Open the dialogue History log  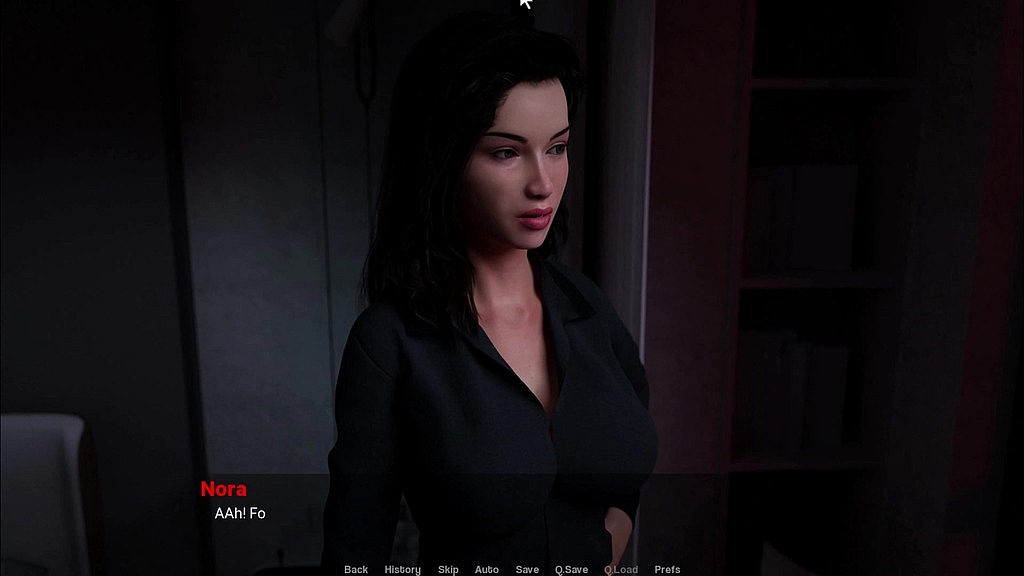point(403,570)
